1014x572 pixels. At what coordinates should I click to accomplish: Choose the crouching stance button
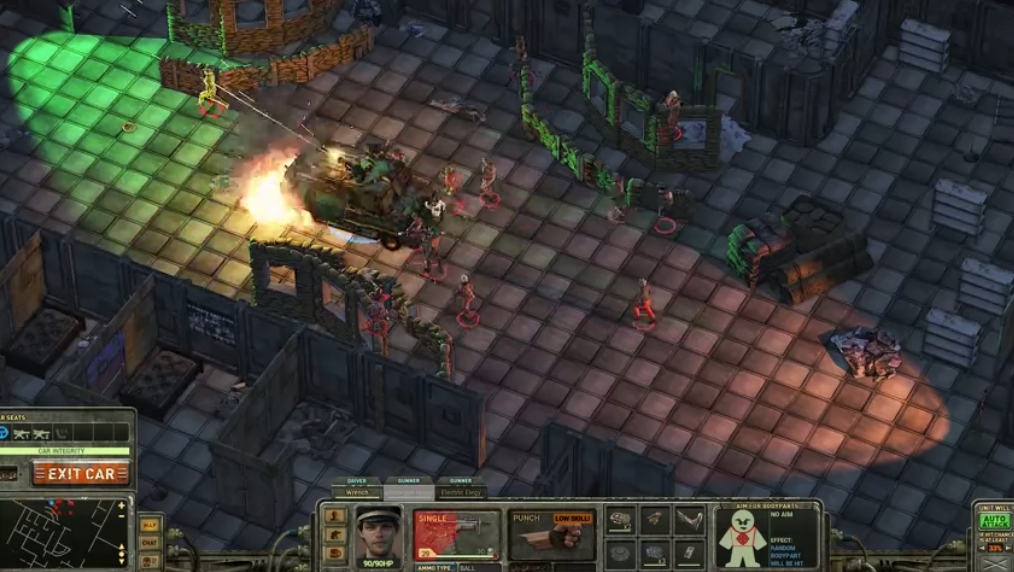pos(336,535)
